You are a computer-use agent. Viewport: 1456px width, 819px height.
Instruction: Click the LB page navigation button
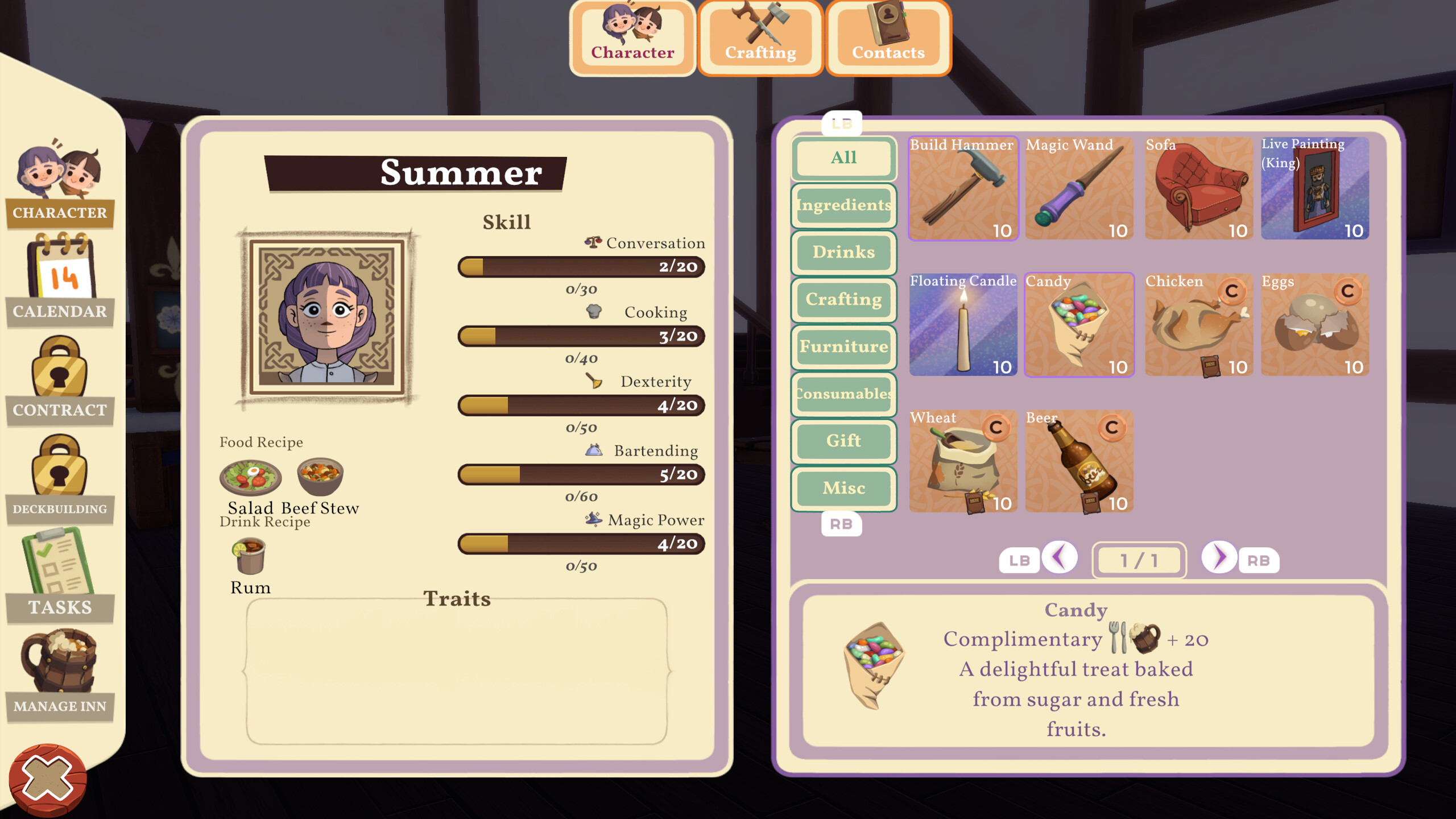coord(1020,560)
